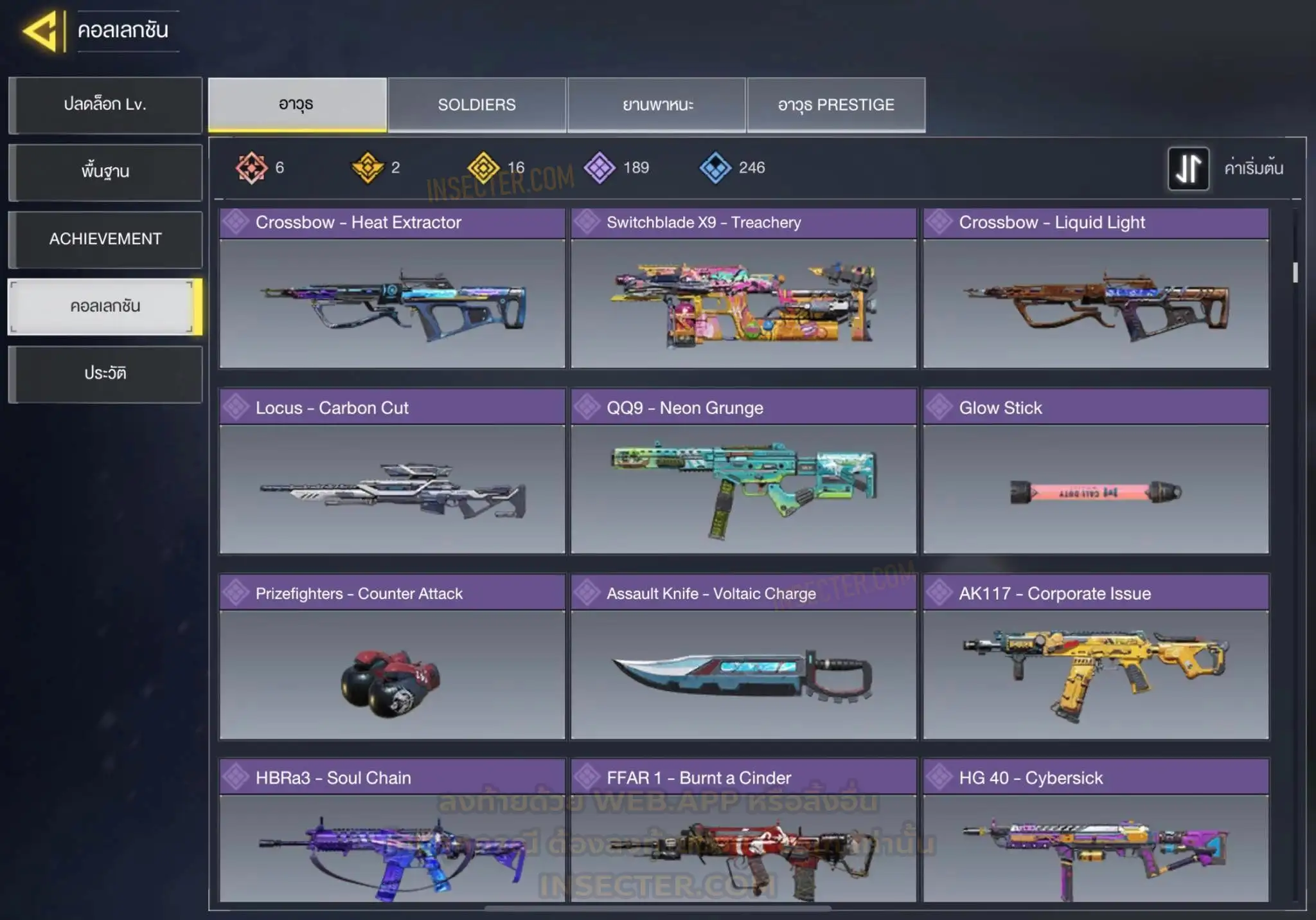1316x920 pixels.
Task: Go back with the yellow arrow button
Action: tap(42, 31)
